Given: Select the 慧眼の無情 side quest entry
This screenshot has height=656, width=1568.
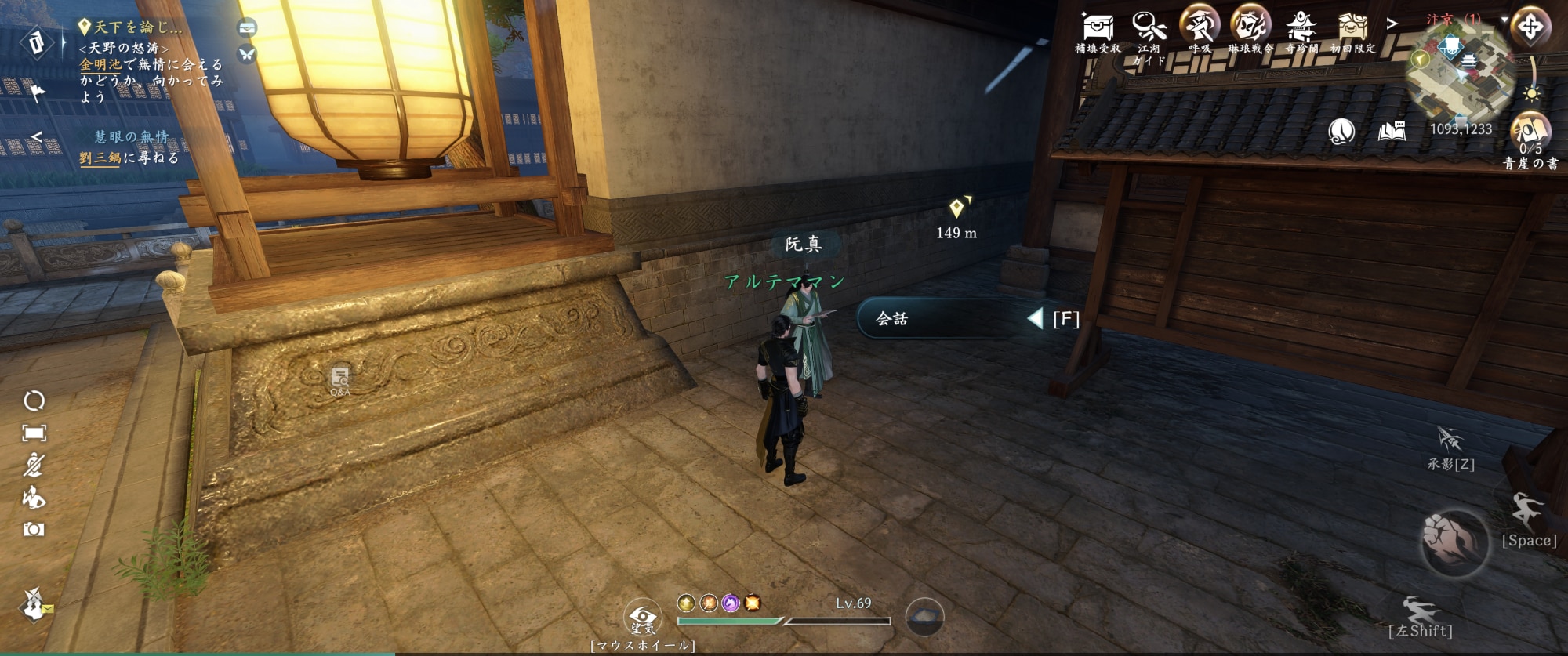Looking at the screenshot, I should click(131, 137).
